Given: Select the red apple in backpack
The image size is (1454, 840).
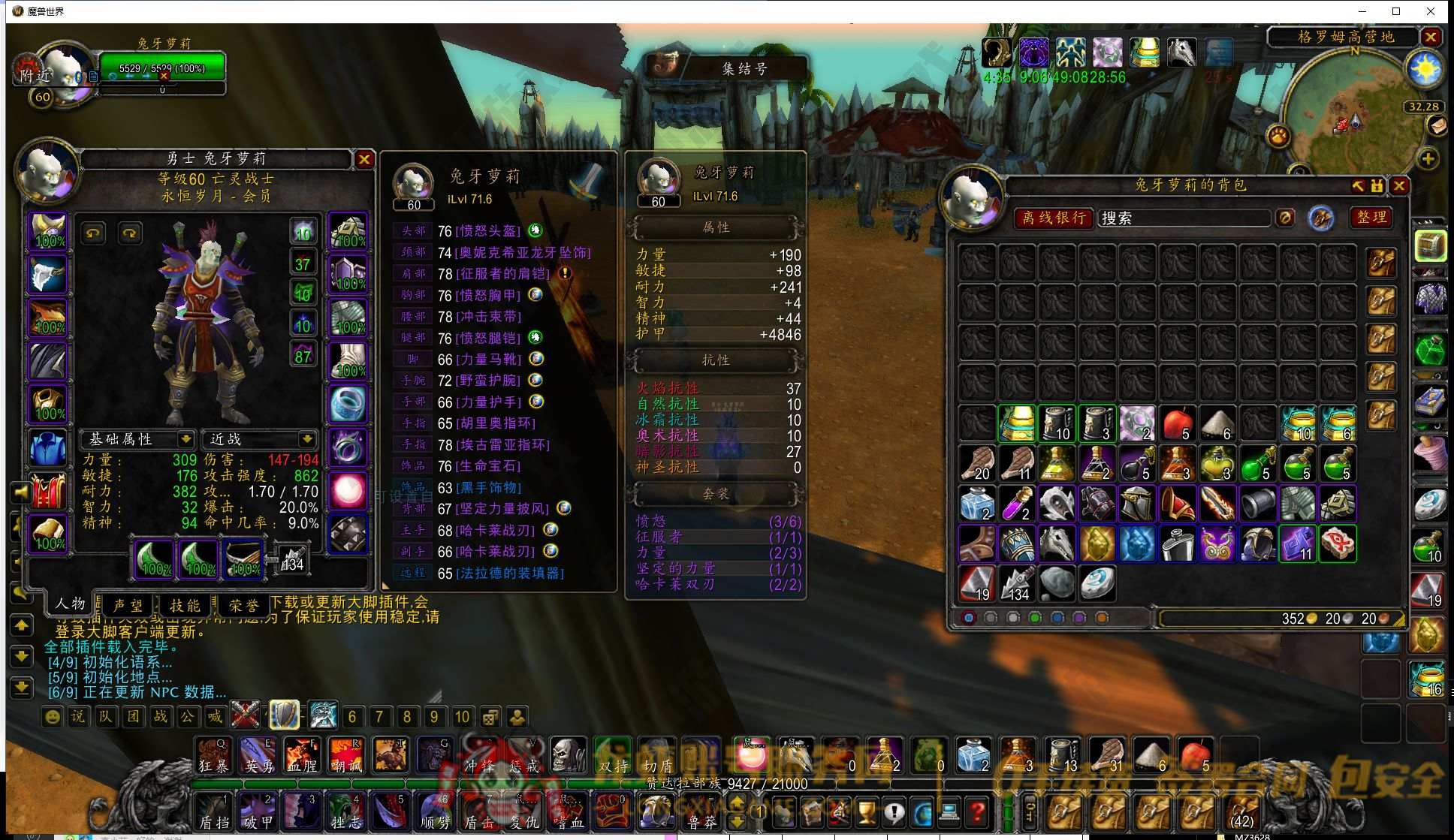Looking at the screenshot, I should [1177, 423].
